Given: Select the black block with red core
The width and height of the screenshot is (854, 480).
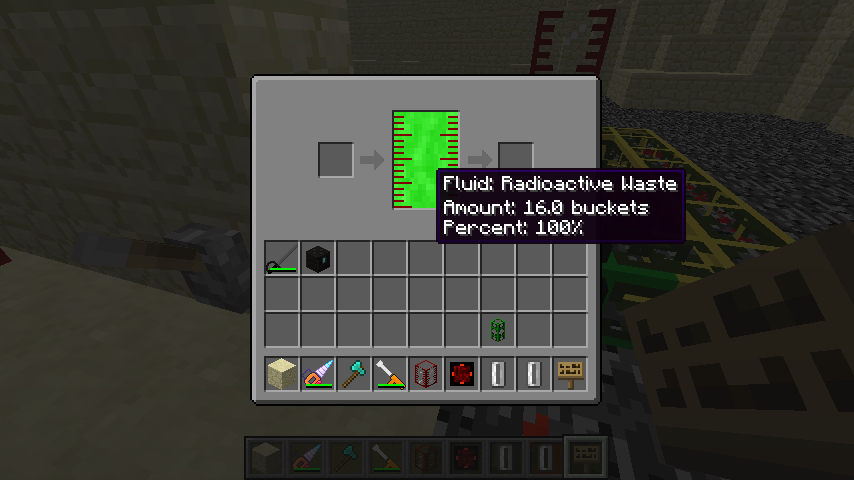Looking at the screenshot, I should pyautogui.click(x=462, y=374).
